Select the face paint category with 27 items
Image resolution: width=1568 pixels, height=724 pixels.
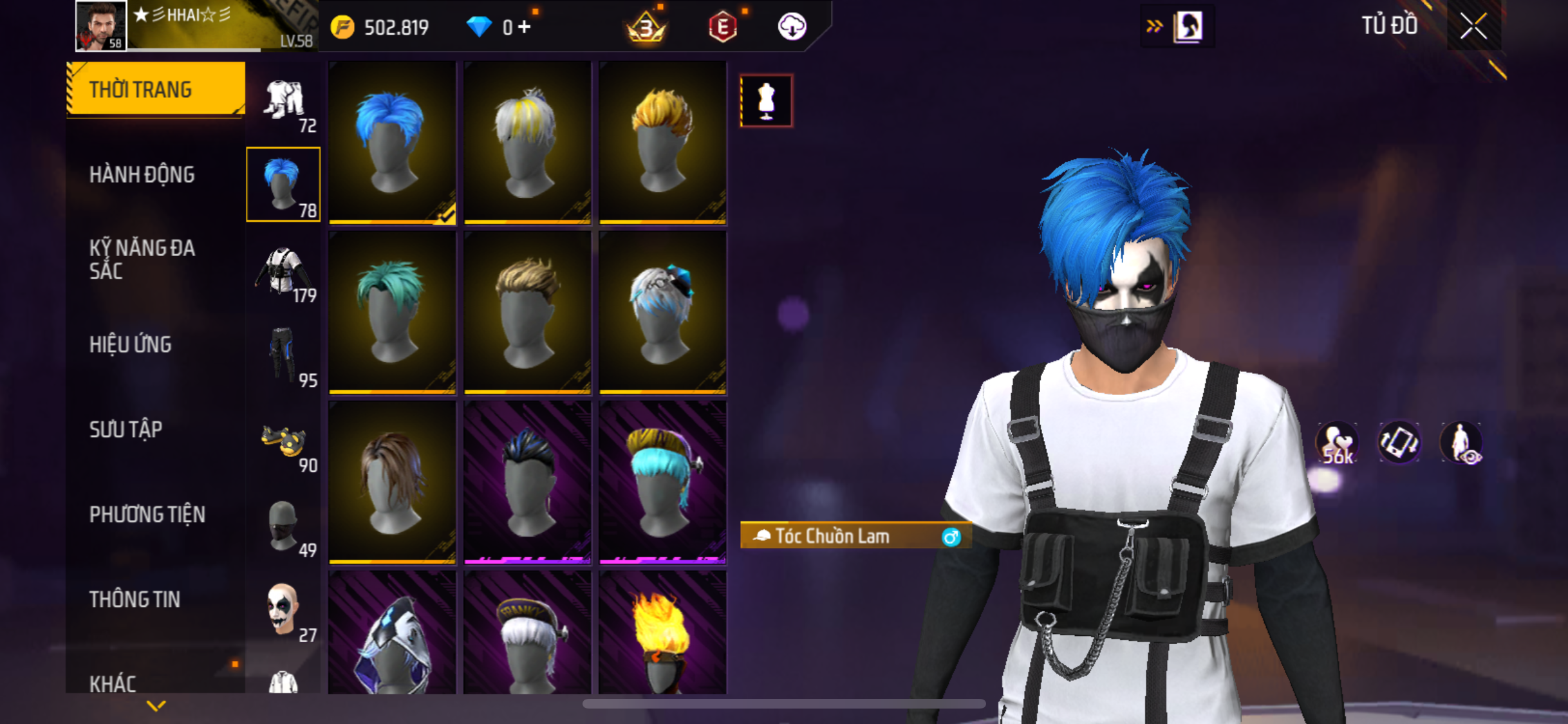tap(284, 610)
